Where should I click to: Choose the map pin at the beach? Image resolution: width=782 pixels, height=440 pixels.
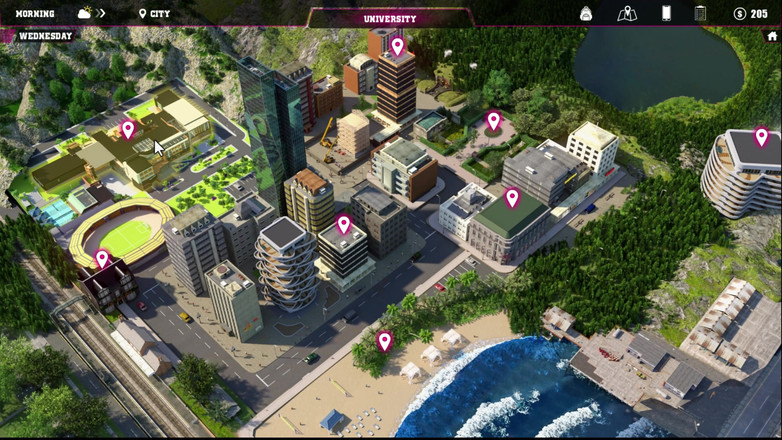pos(385,341)
